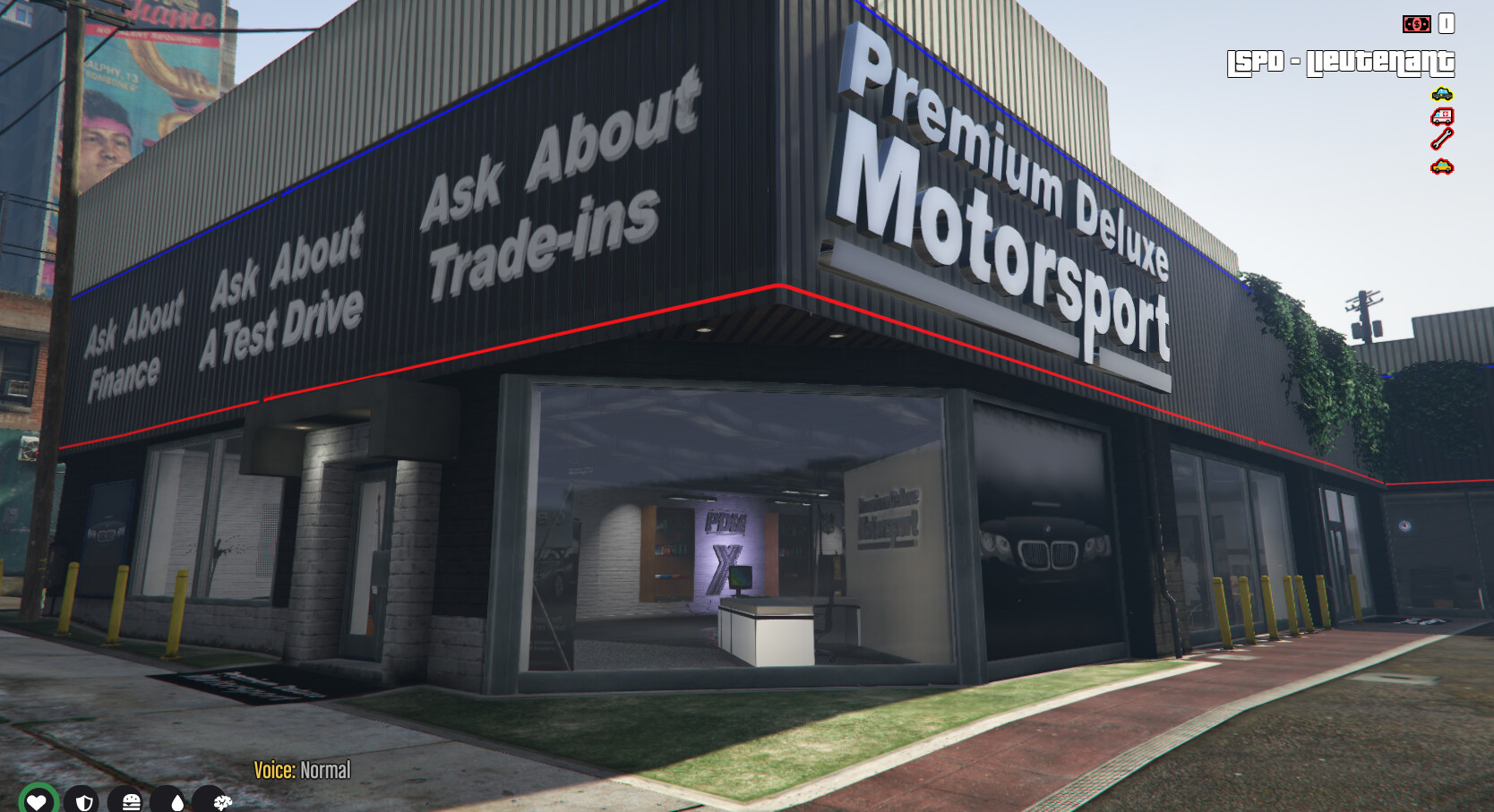This screenshot has width=1494, height=812.
Task: Select the taxi call service icon
Action: 1440,166
